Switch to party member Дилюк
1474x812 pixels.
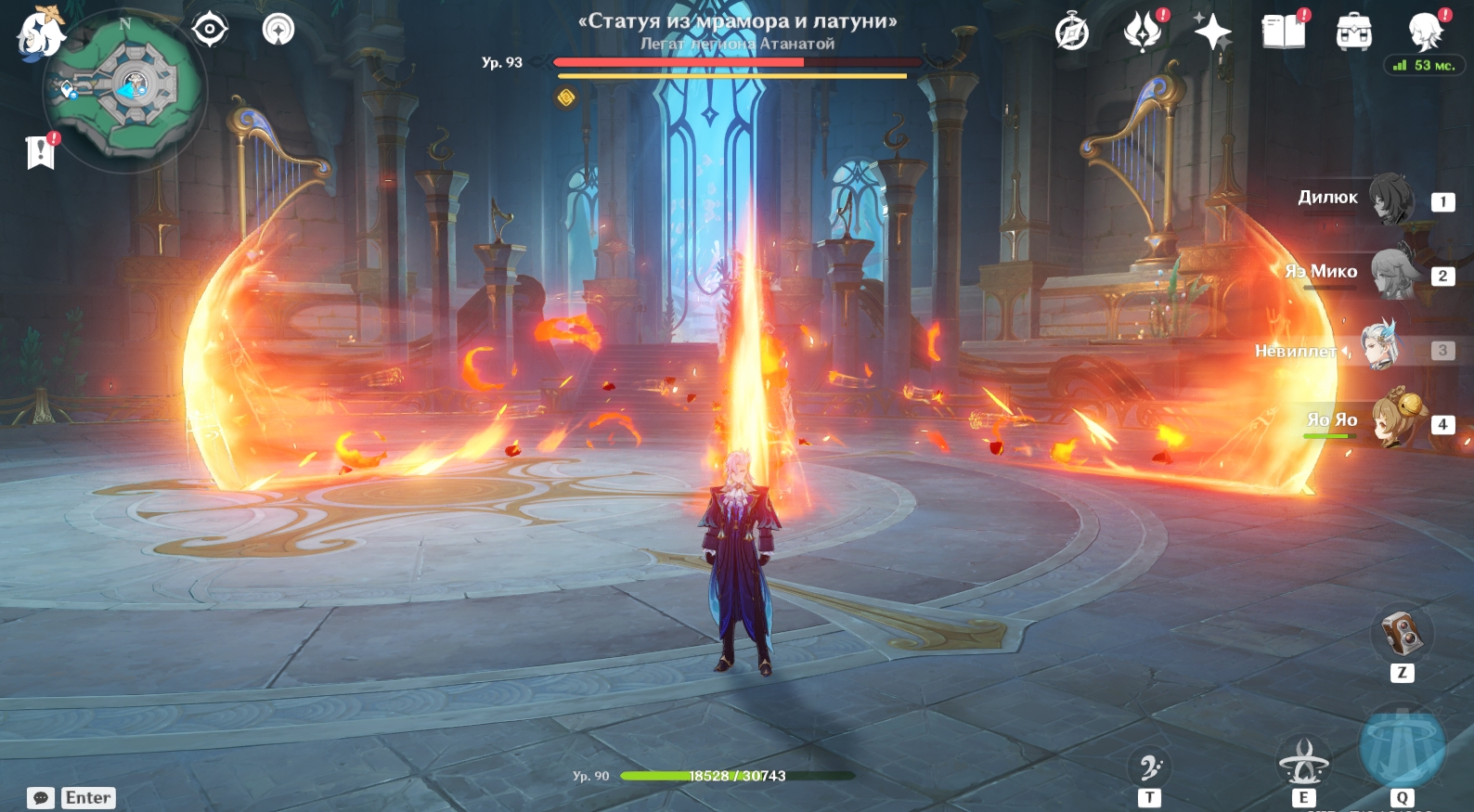click(1390, 199)
